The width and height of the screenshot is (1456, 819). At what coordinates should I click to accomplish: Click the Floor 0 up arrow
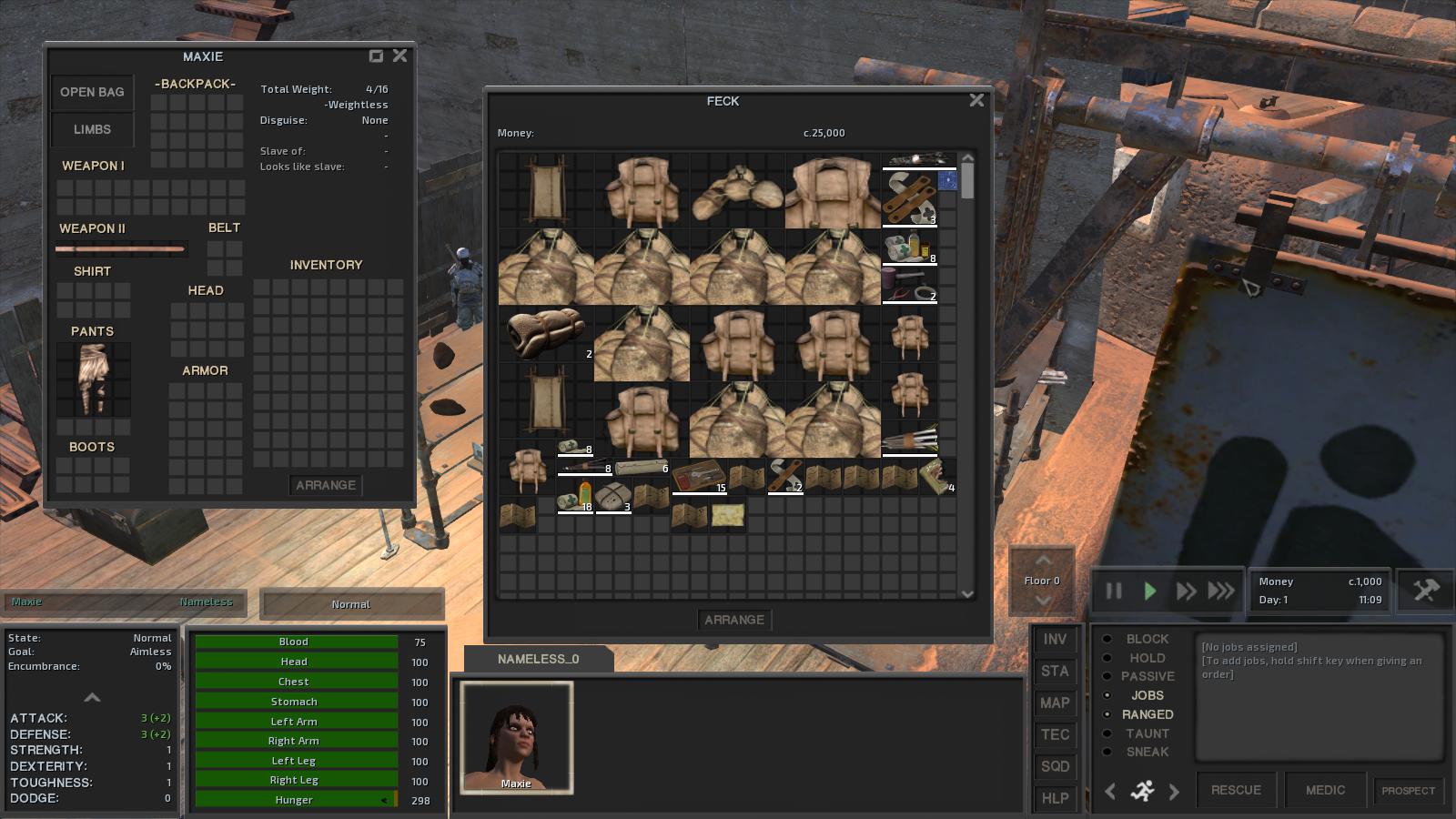1042,559
